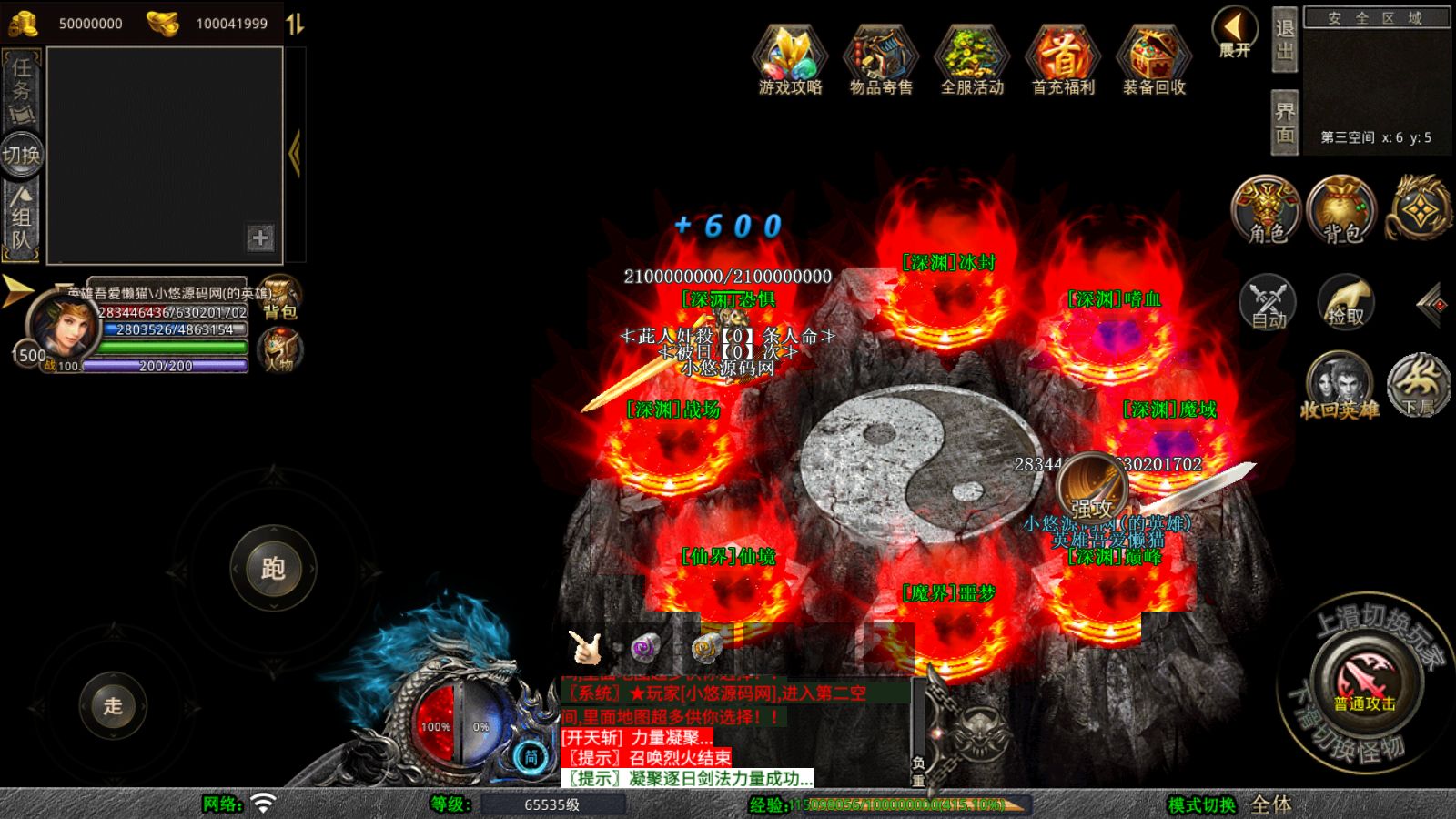Toggle the 模式切换 attack mode
Viewport: 1456px width, 819px height.
[1201, 804]
